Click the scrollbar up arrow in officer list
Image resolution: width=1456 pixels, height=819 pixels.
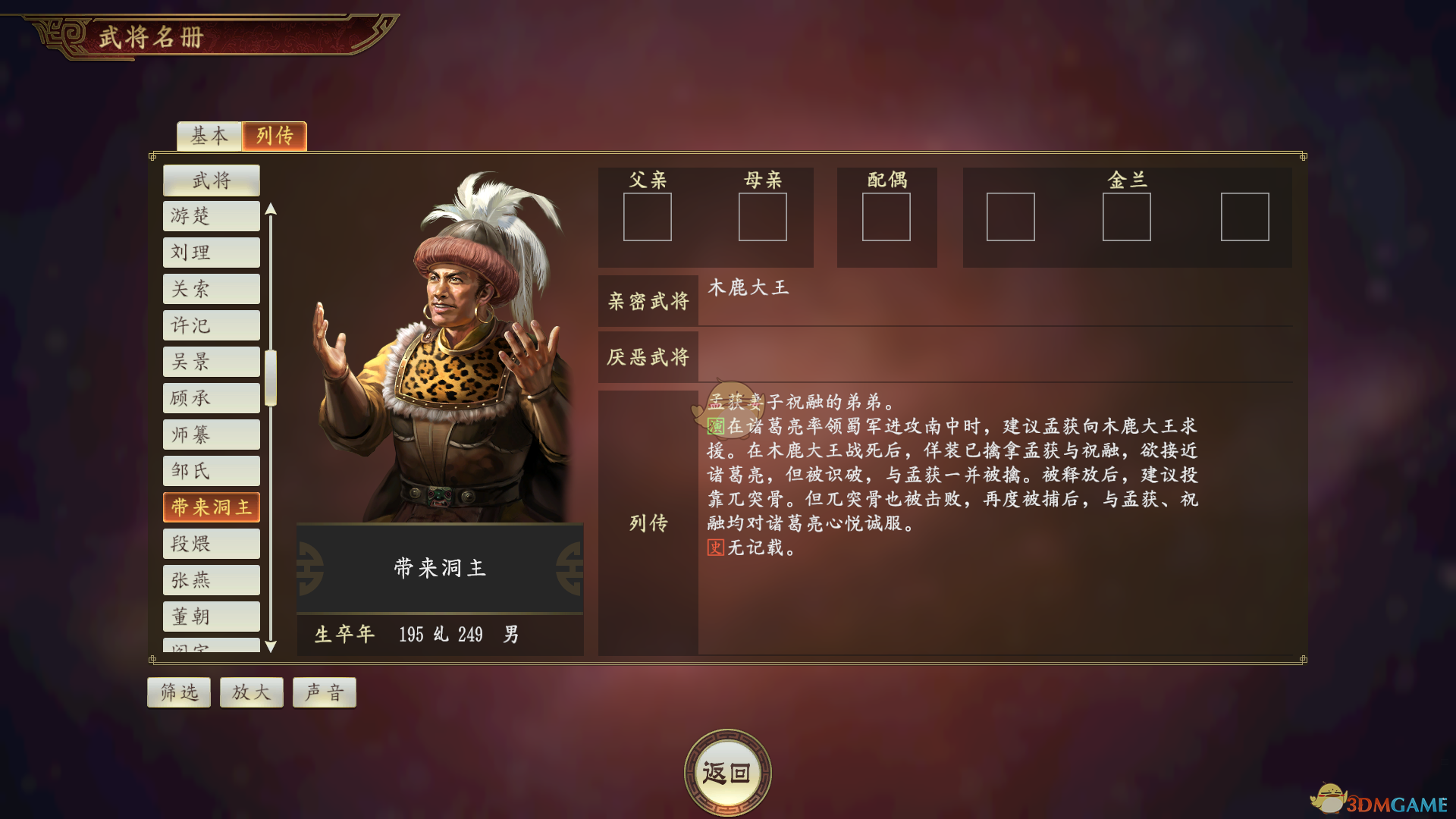pos(271,208)
